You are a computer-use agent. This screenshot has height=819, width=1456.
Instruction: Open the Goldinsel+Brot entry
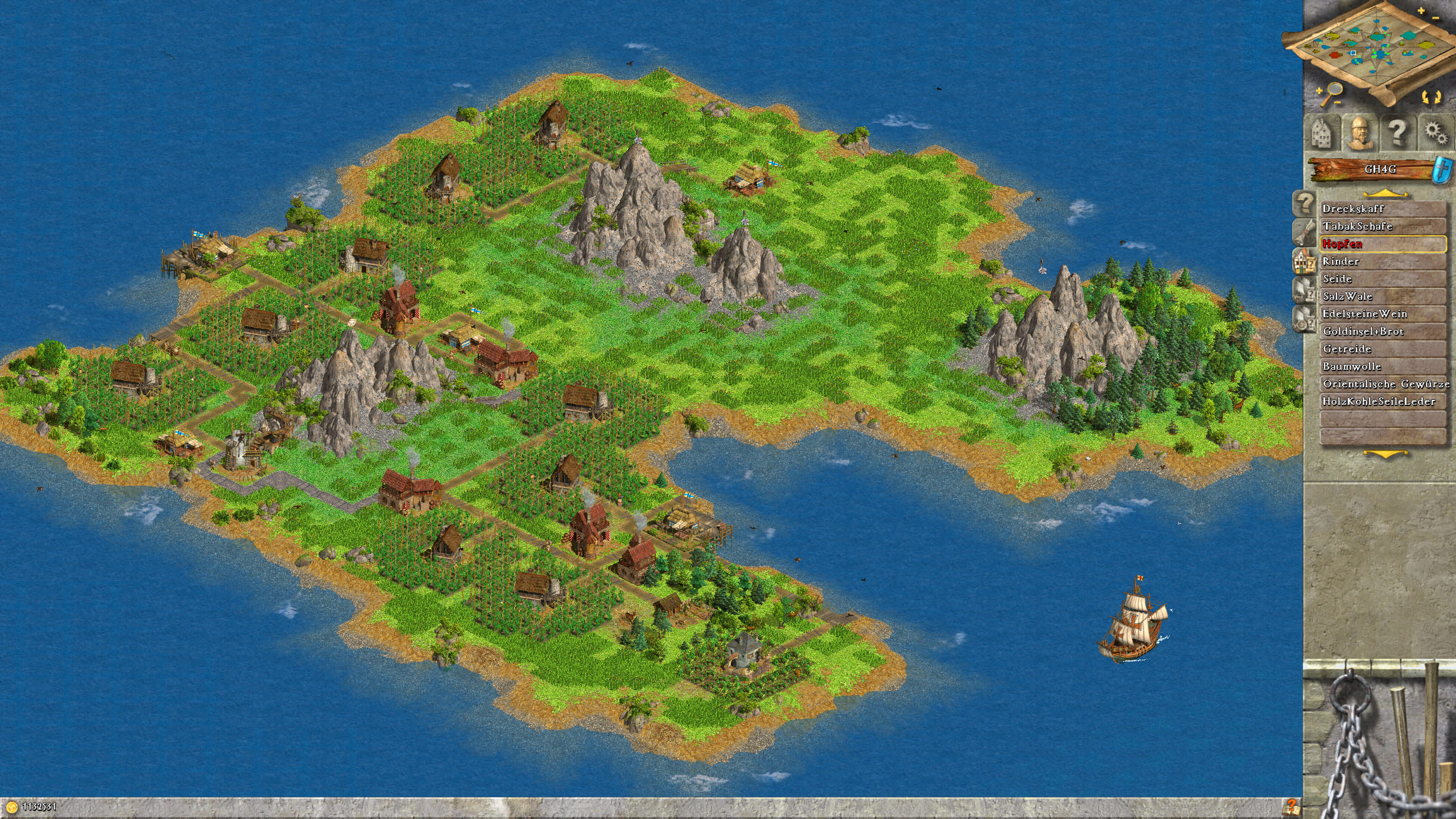tap(1382, 332)
